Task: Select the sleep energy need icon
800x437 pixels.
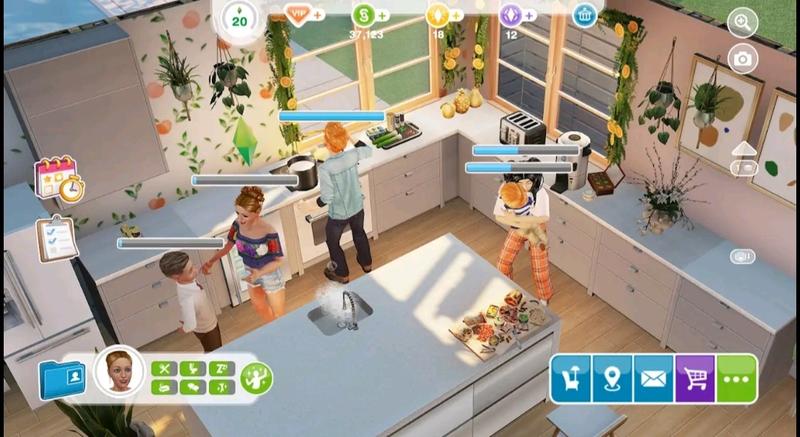Action: (x=220, y=367)
